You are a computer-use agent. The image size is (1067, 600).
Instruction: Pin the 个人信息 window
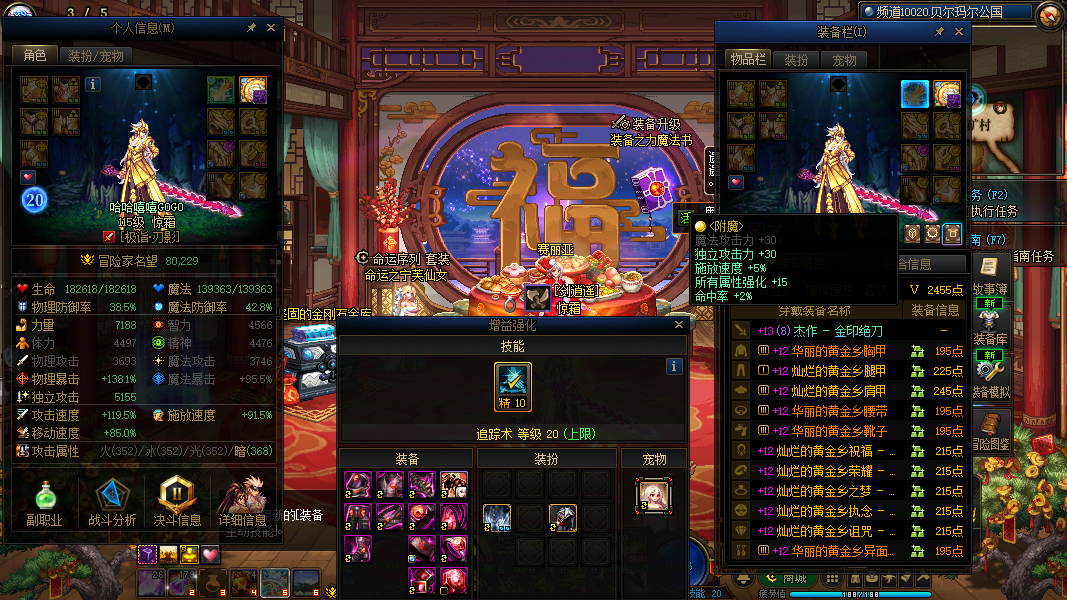[250, 28]
